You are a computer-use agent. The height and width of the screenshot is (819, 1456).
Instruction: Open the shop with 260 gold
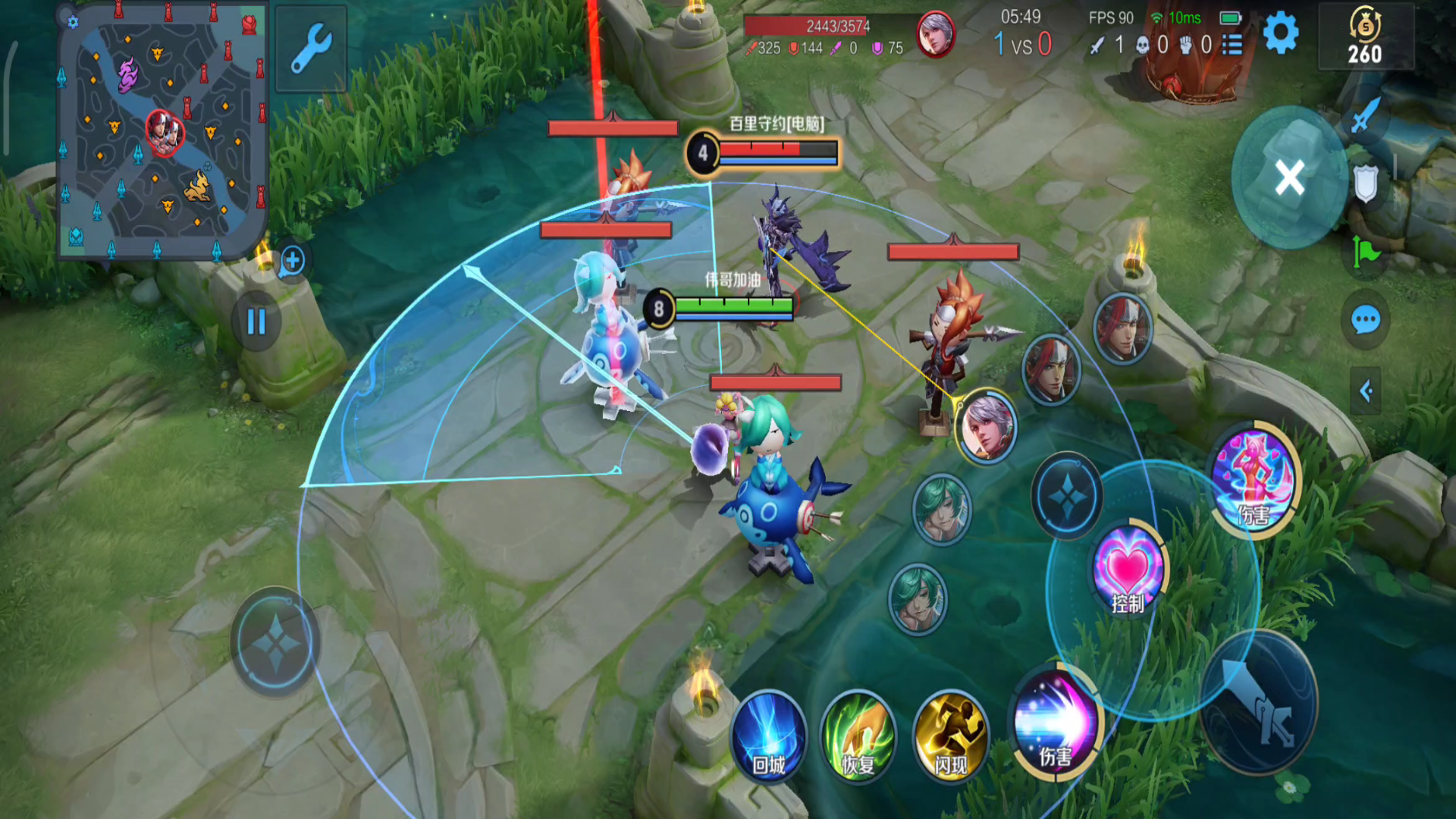pyautogui.click(x=1365, y=36)
